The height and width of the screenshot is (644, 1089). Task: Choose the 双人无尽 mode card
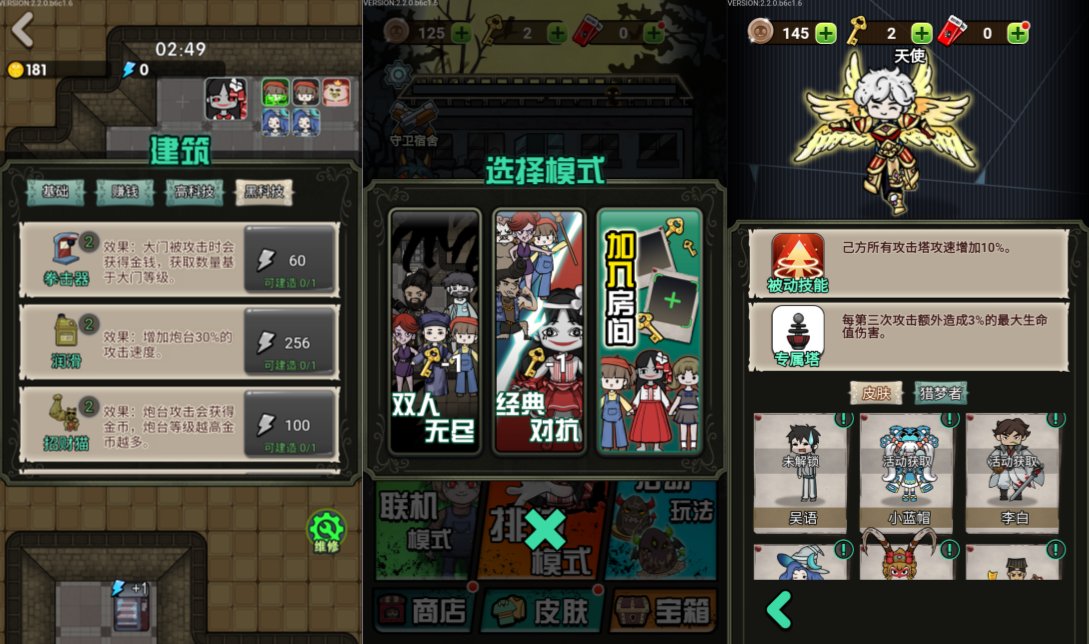[x=434, y=331]
